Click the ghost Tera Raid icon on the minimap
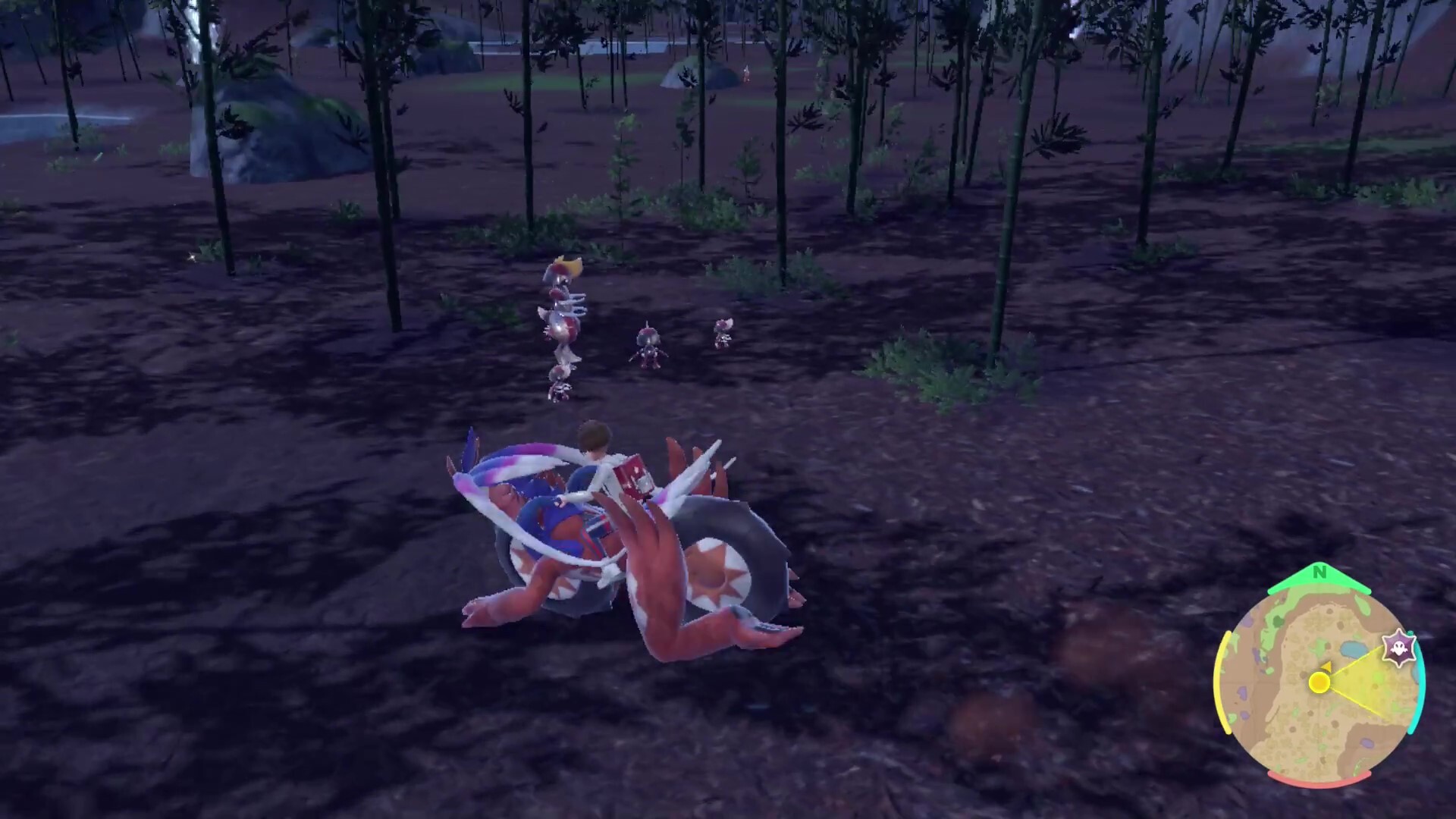The width and height of the screenshot is (1456, 819). coord(1398,648)
